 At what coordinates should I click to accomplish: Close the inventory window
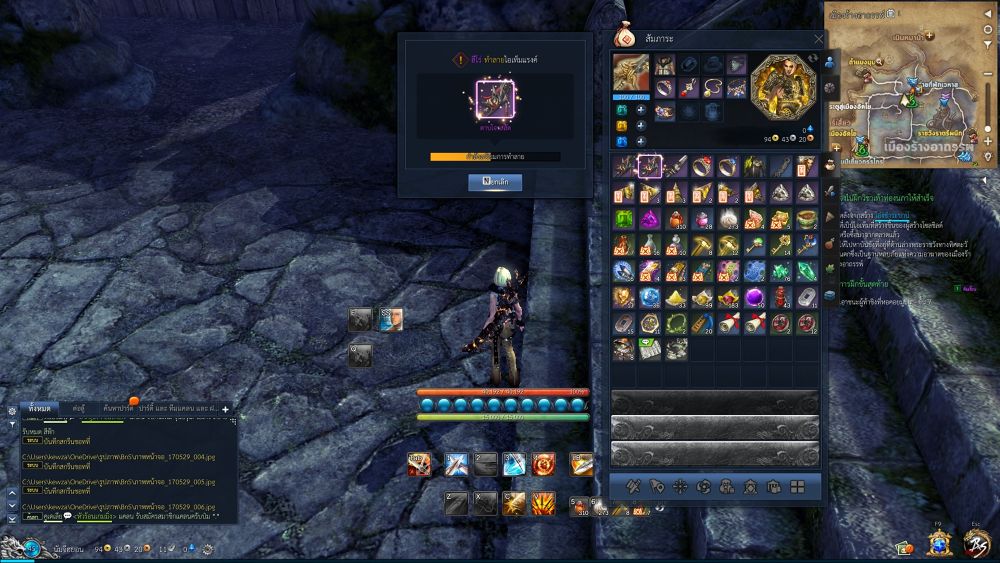818,39
